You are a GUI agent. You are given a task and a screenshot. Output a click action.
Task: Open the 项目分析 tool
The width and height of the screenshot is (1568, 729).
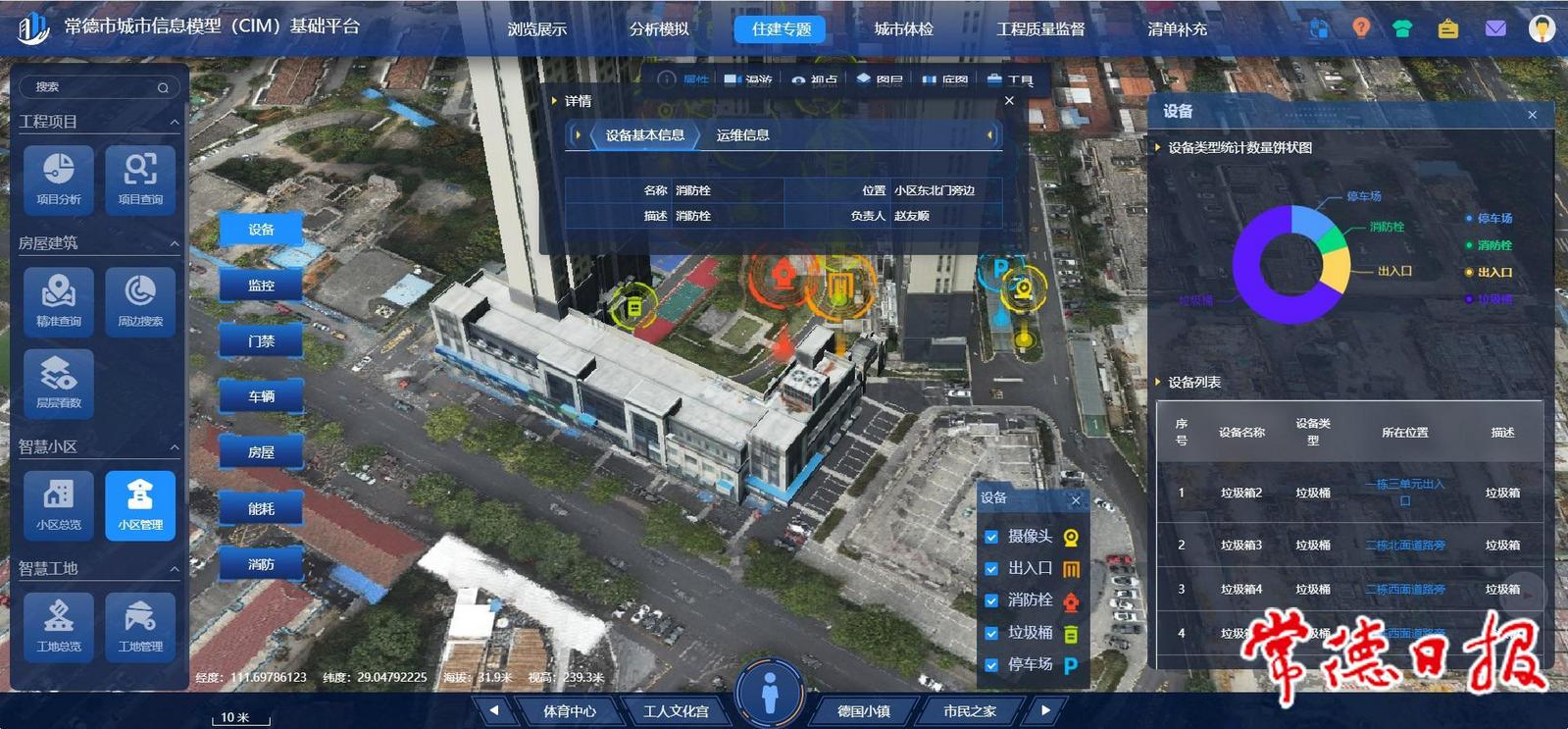pos(59,178)
